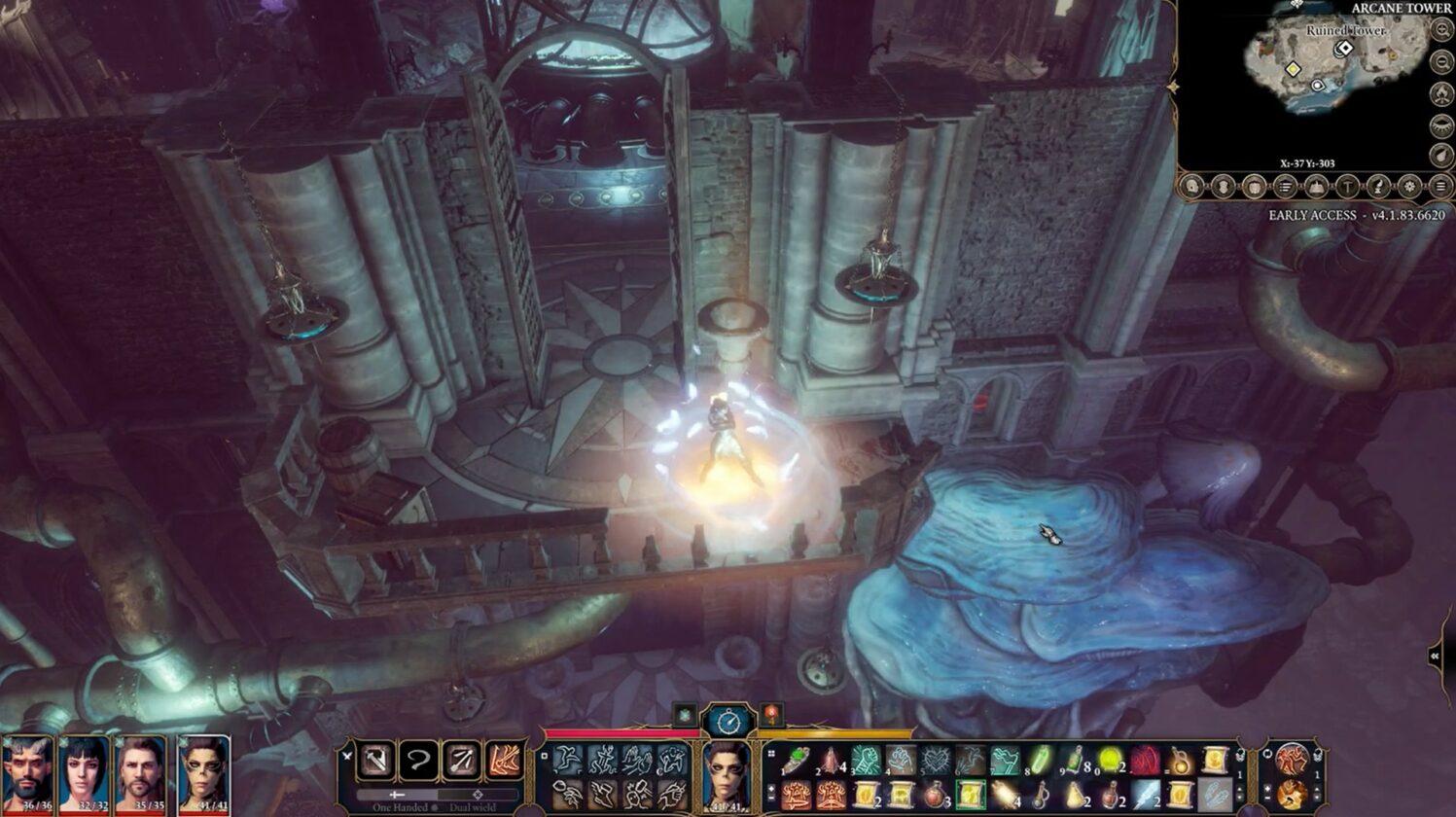
Task: Choose the melee weapon attack slot
Action: [x=375, y=760]
